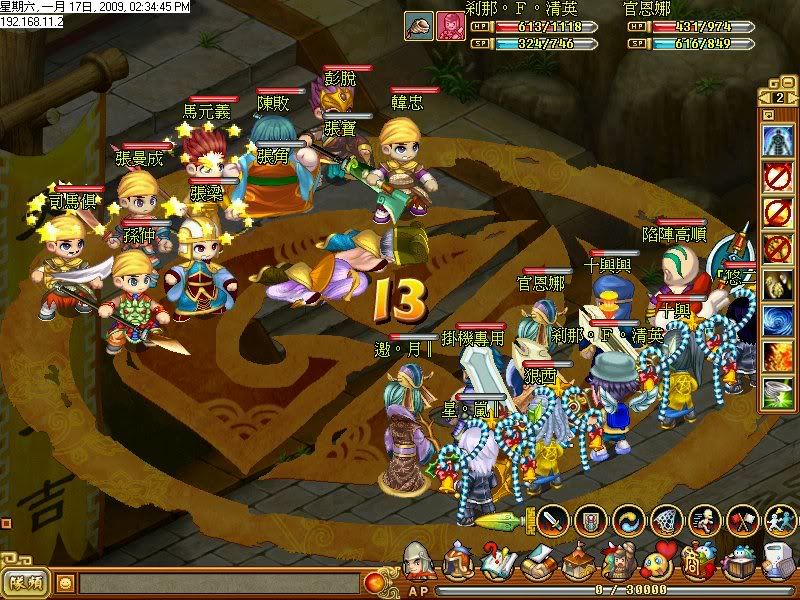Select the crossed flags command
Screen dimensions: 800x600
(x=742, y=520)
